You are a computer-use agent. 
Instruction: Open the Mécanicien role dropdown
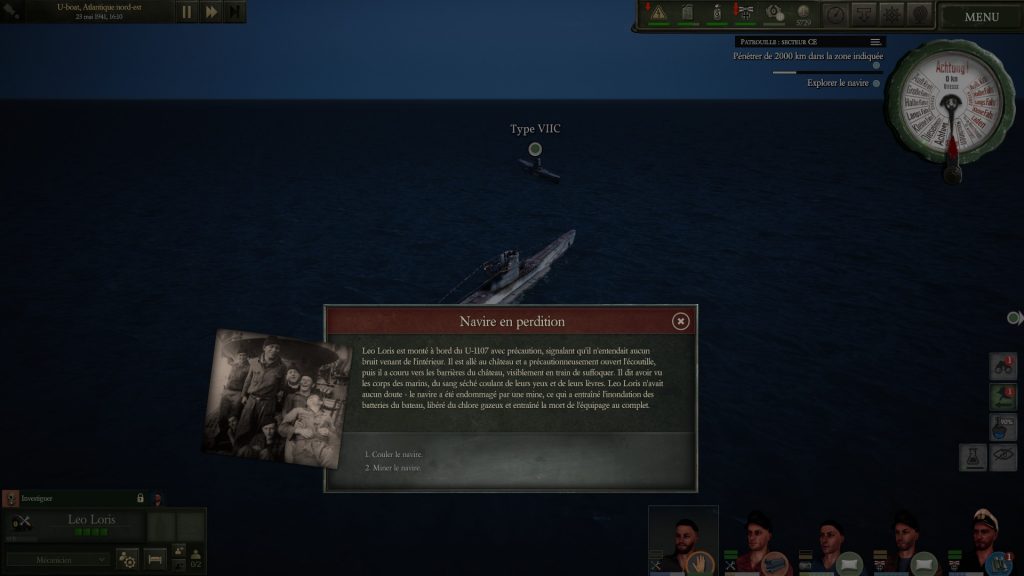pos(58,559)
